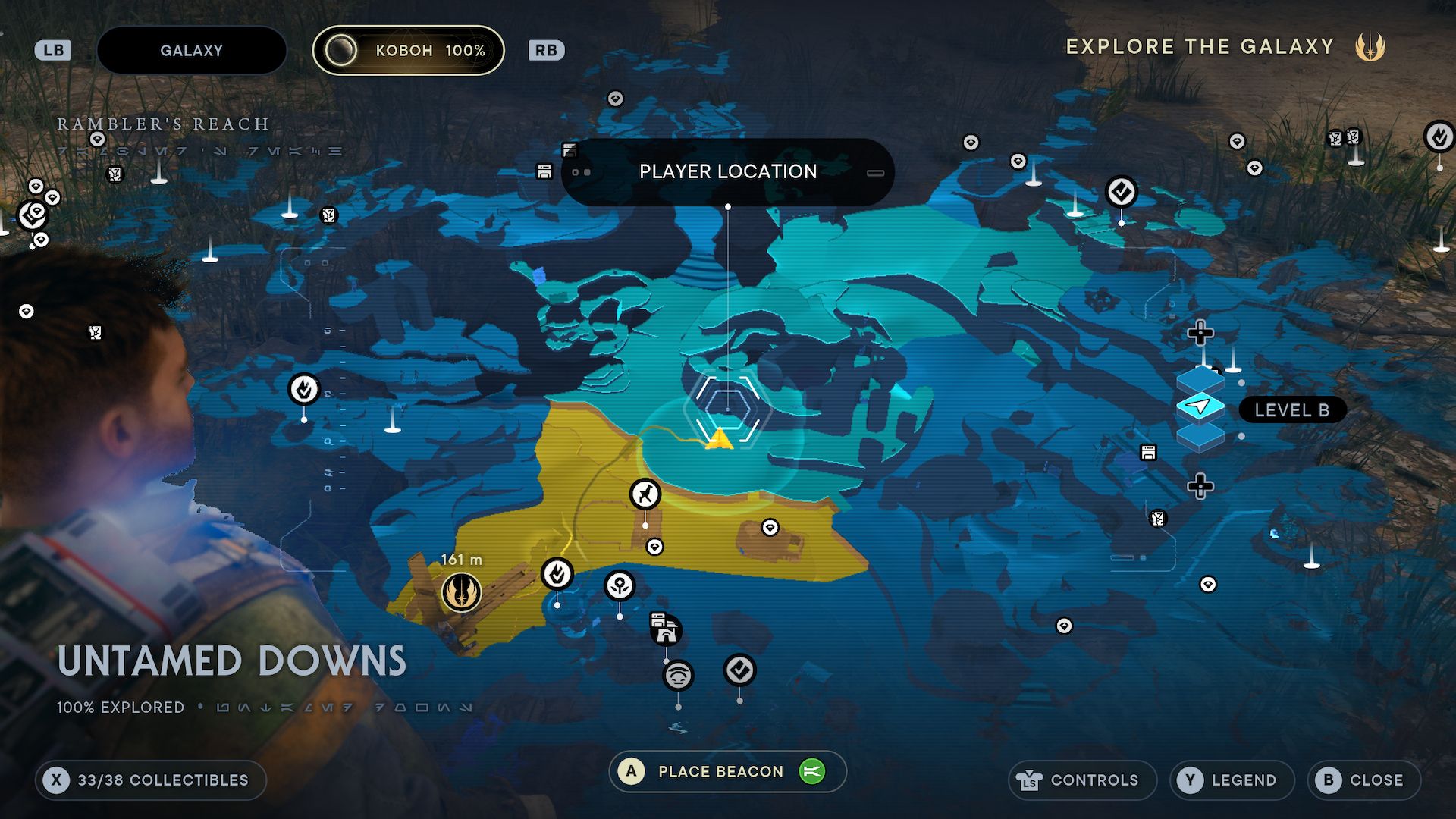Select the Koboh 100% planet tab
This screenshot has width=1456, height=819.
click(409, 51)
